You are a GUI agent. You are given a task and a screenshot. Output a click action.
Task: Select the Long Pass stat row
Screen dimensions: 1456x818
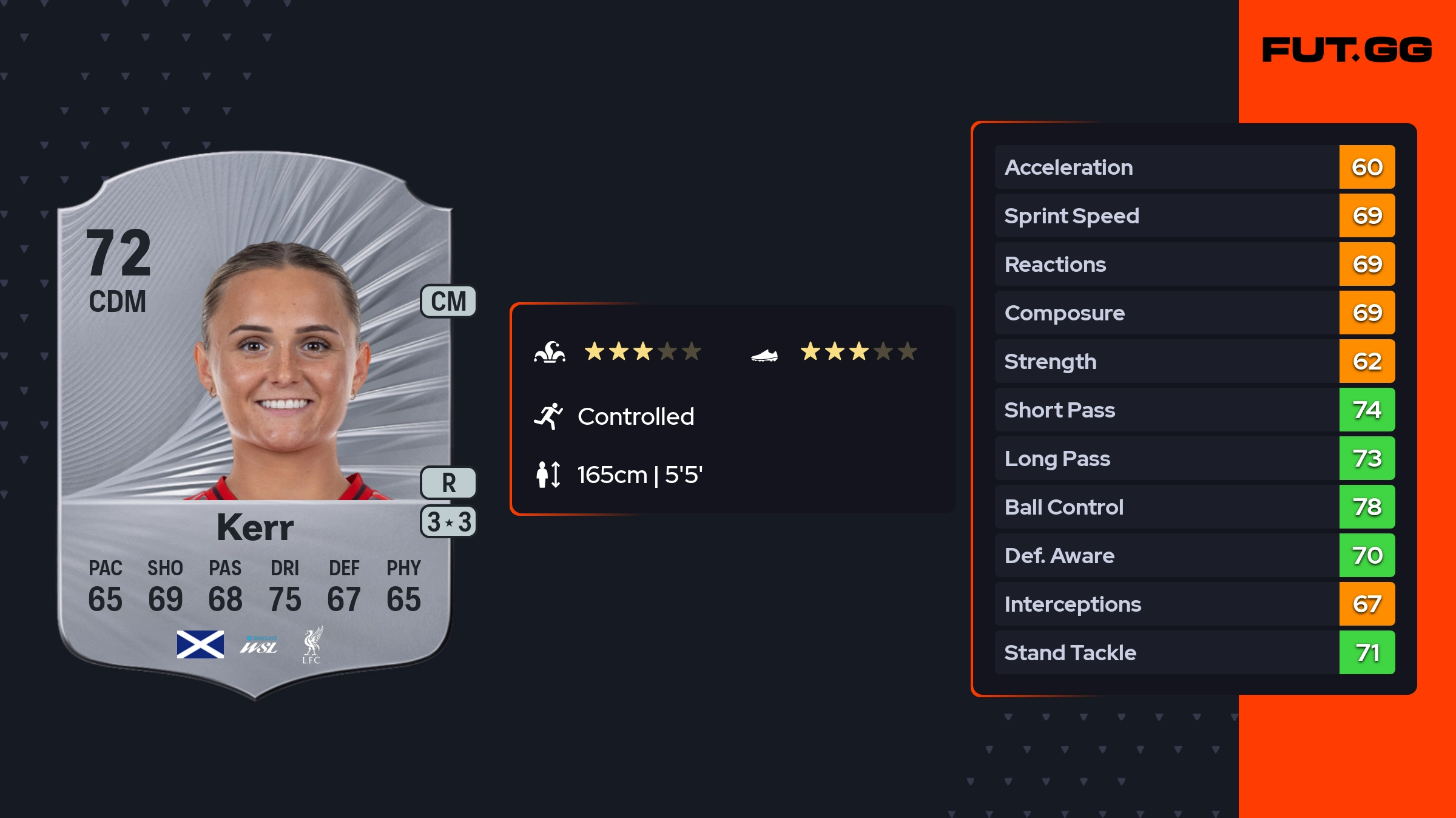pos(1194,458)
